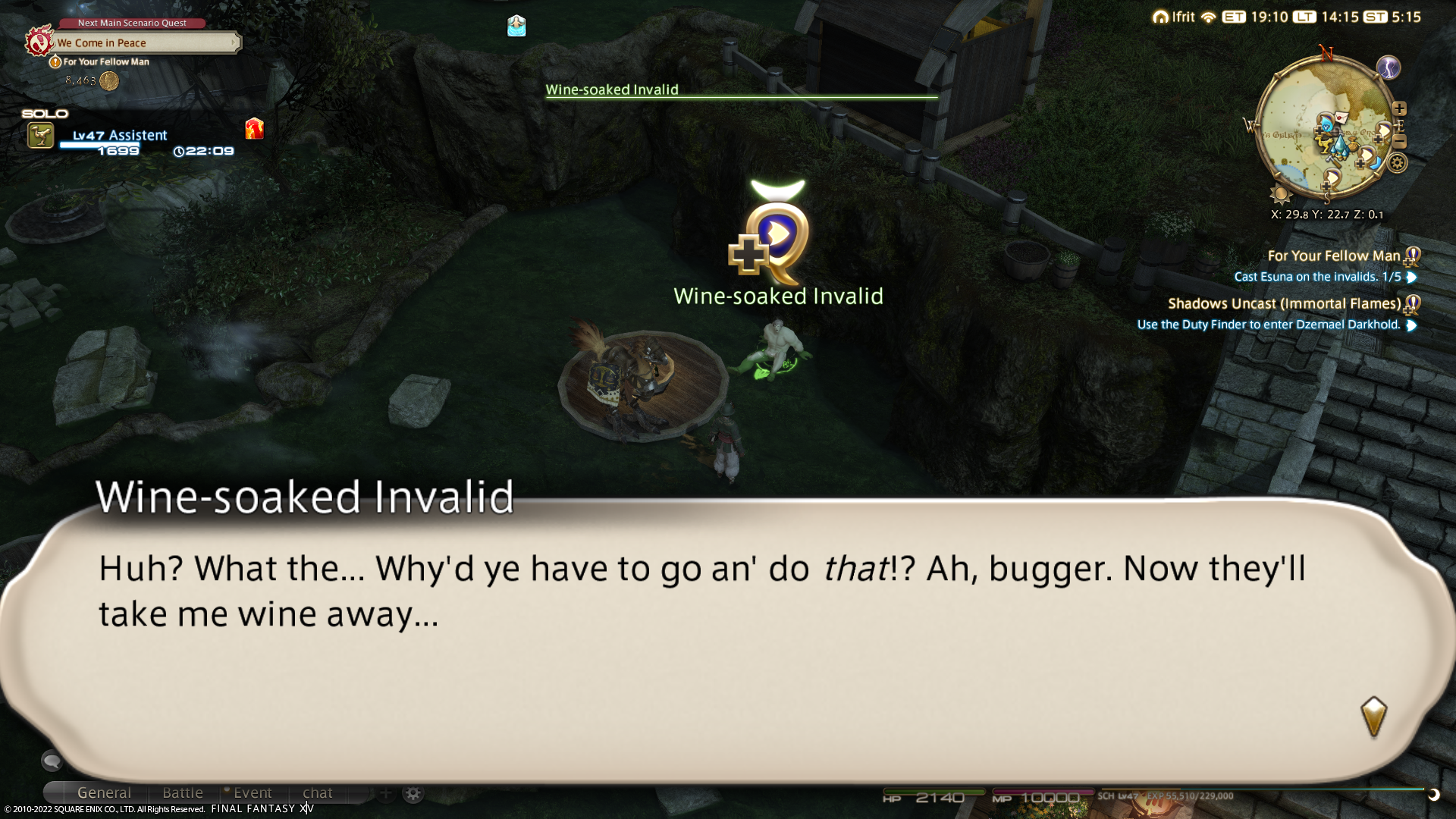Check the lightning weather icon
Image resolution: width=1456 pixels, height=819 pixels.
tap(1388, 67)
